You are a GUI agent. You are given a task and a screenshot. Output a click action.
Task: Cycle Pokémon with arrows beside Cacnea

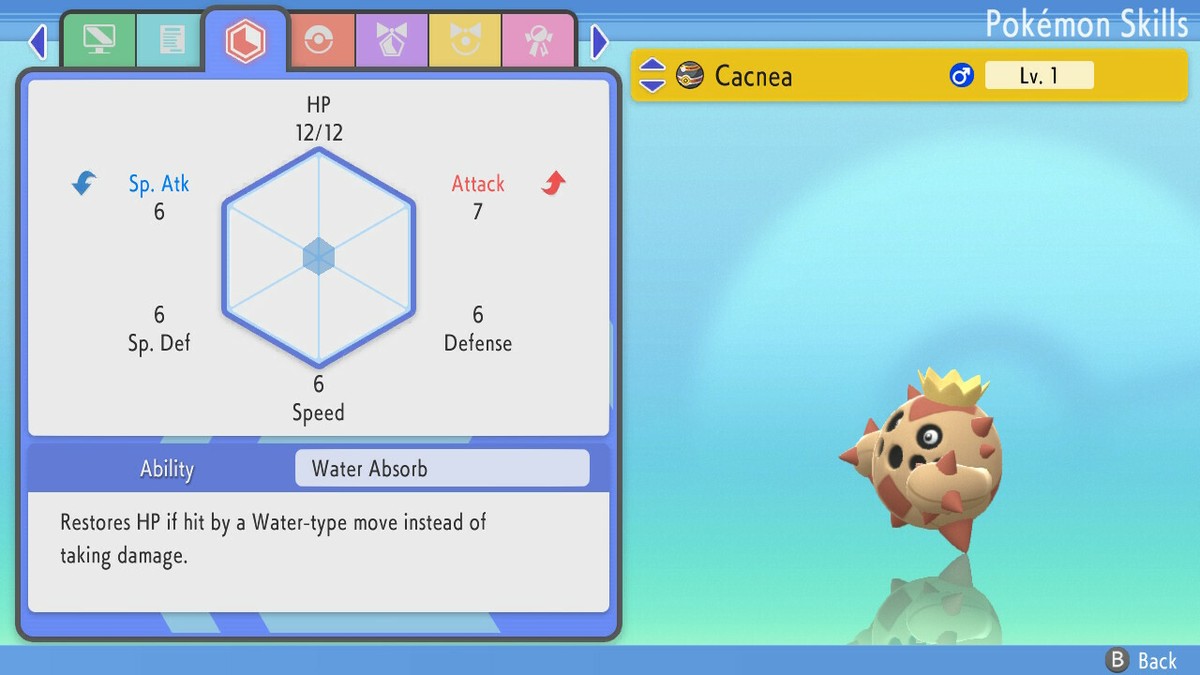[x=652, y=75]
